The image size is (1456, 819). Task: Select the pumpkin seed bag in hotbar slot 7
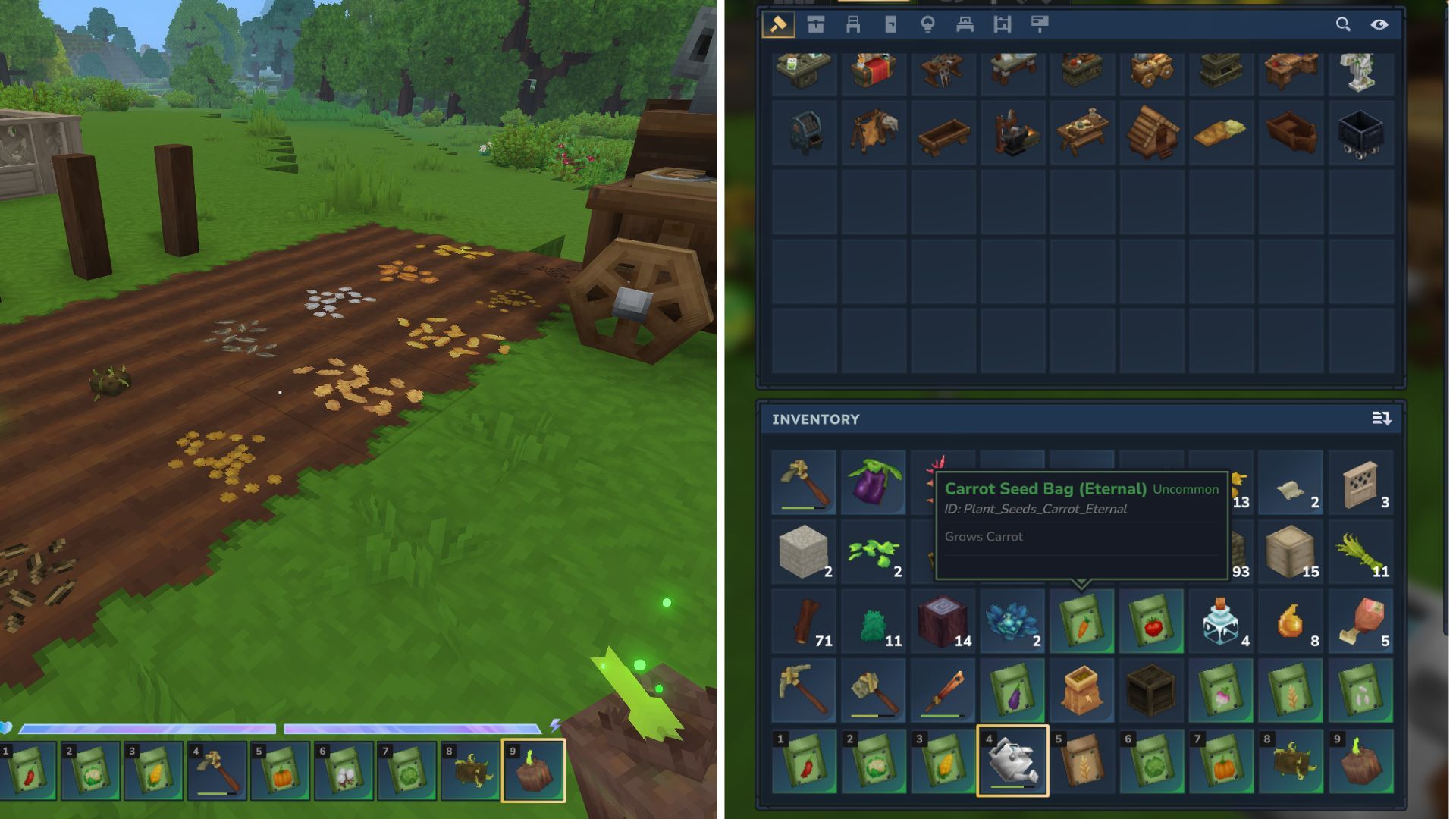(x=1221, y=761)
